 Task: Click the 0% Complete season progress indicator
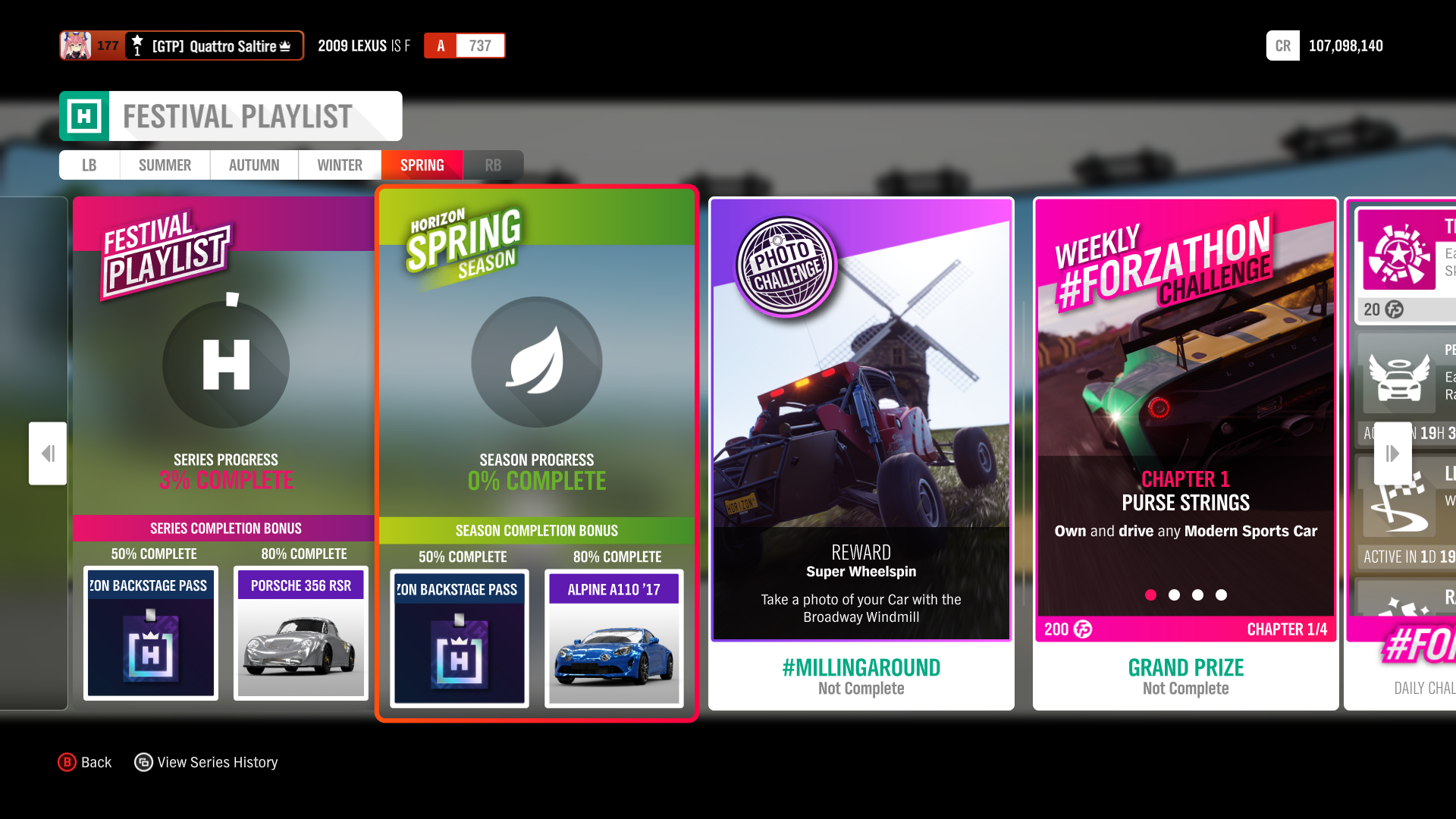536,480
